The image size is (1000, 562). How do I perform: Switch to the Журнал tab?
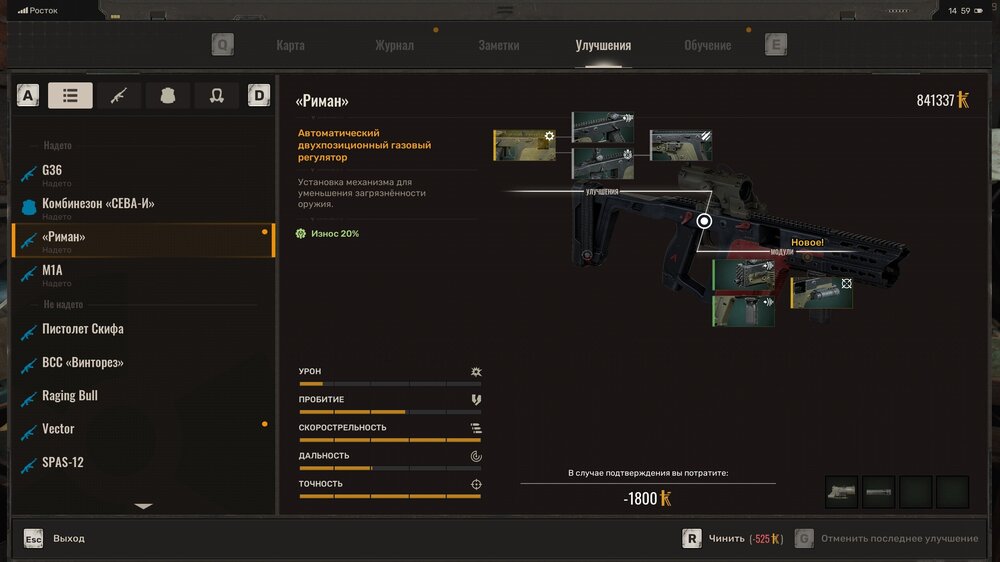pyautogui.click(x=394, y=45)
